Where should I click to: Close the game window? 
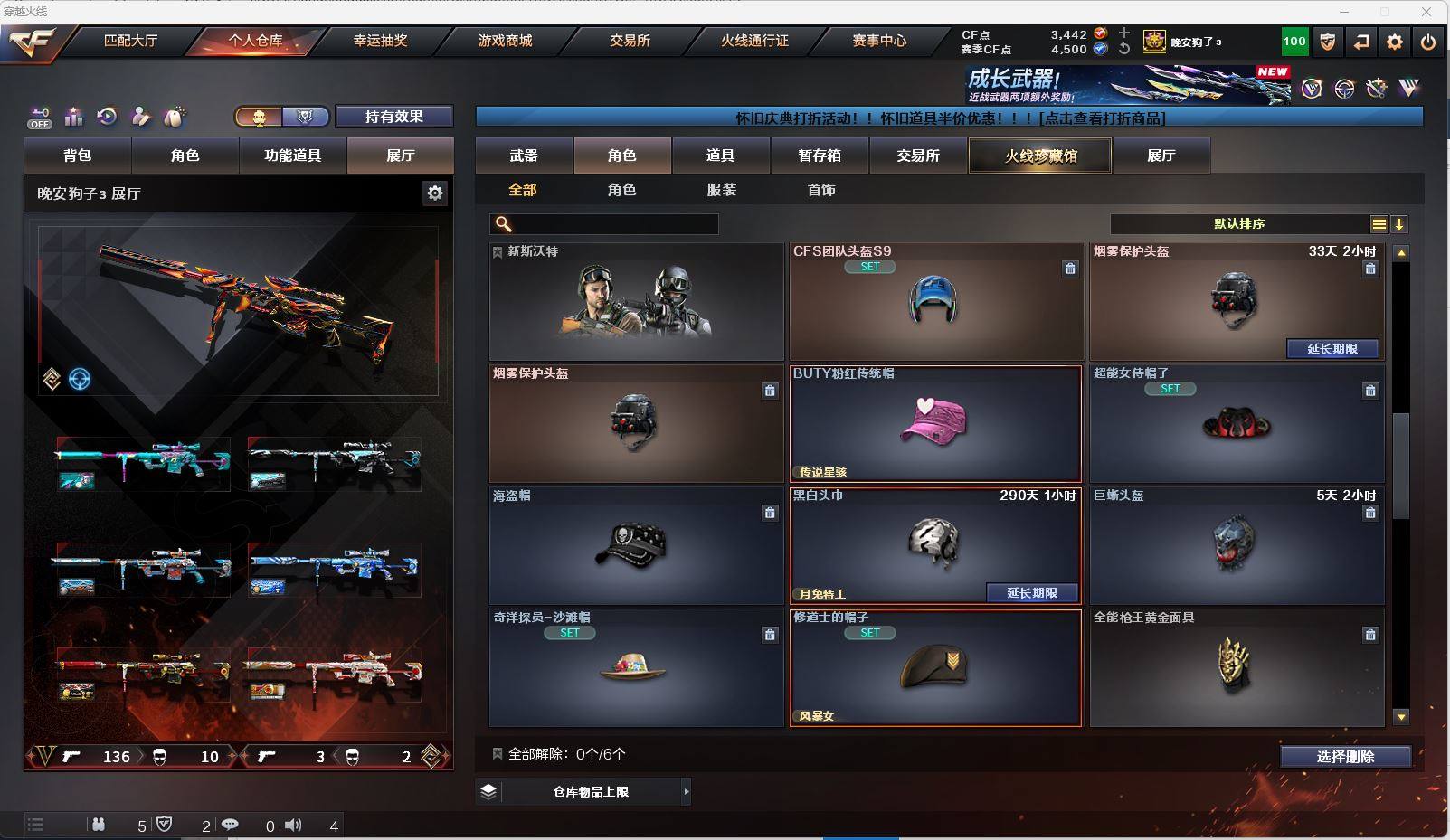1426,12
